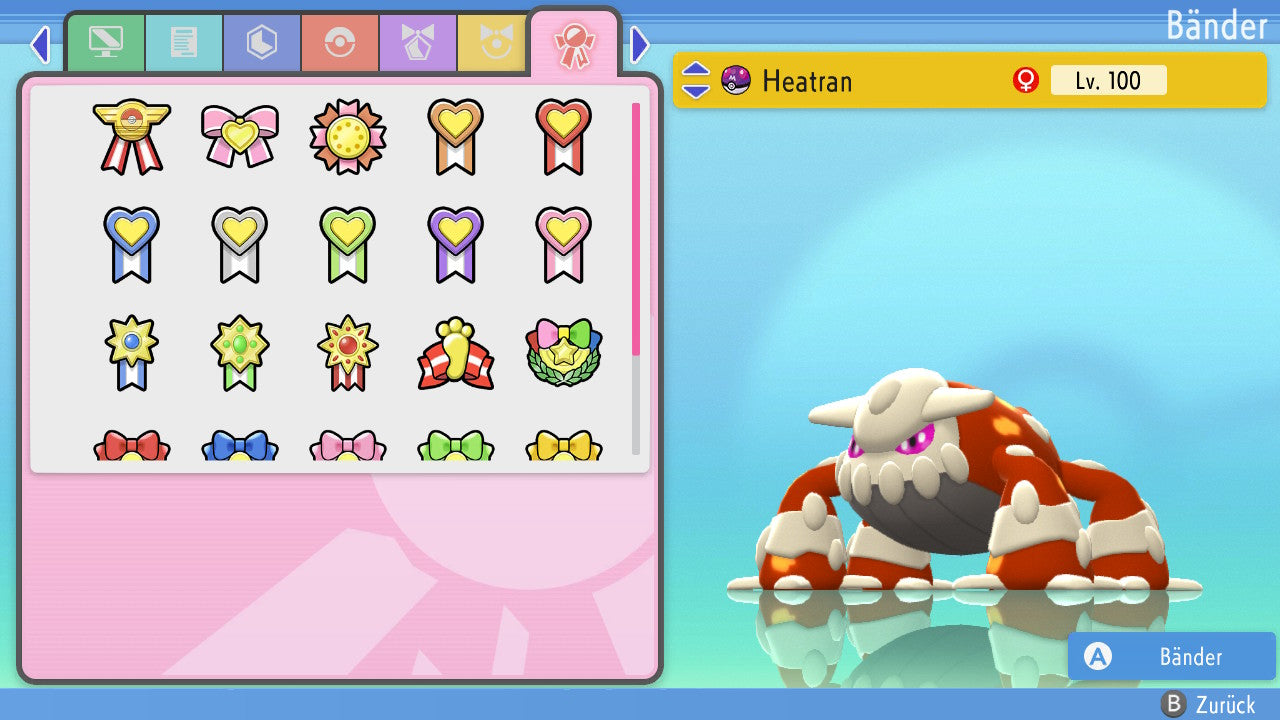The image size is (1280, 720).
Task: Click the Bänder button
Action: pyautogui.click(x=1171, y=656)
